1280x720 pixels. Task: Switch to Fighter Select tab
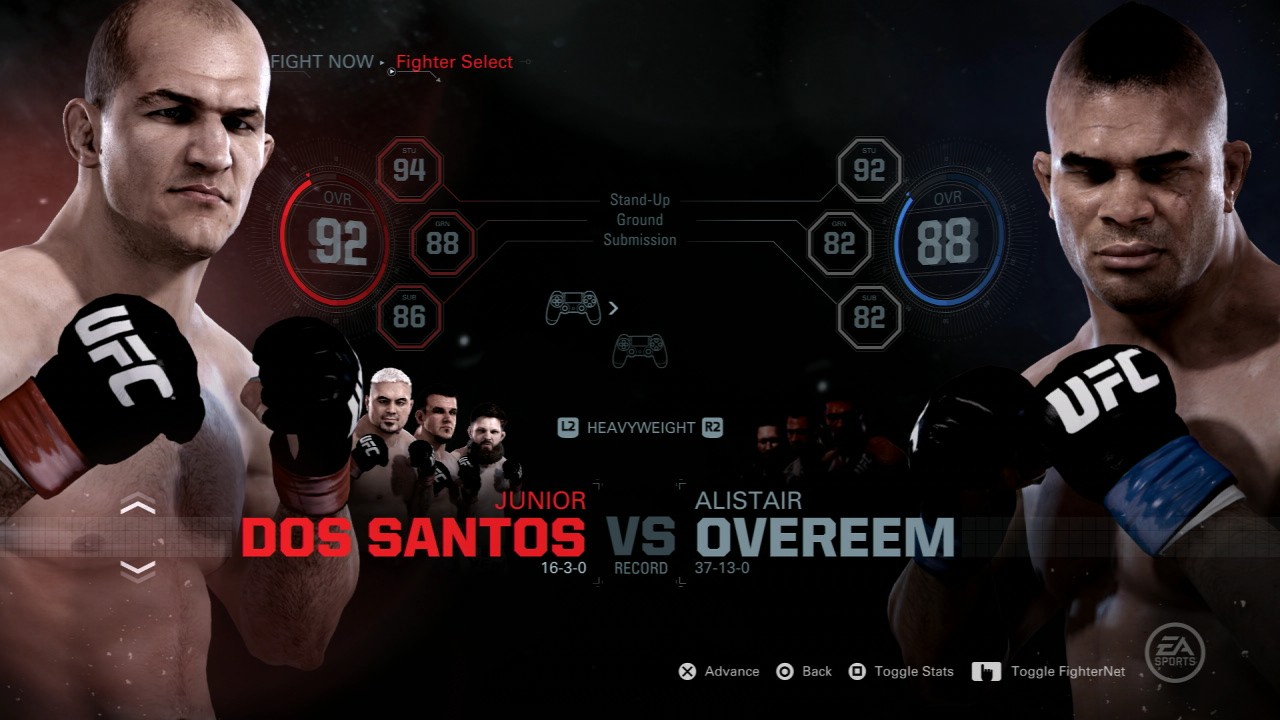click(453, 62)
